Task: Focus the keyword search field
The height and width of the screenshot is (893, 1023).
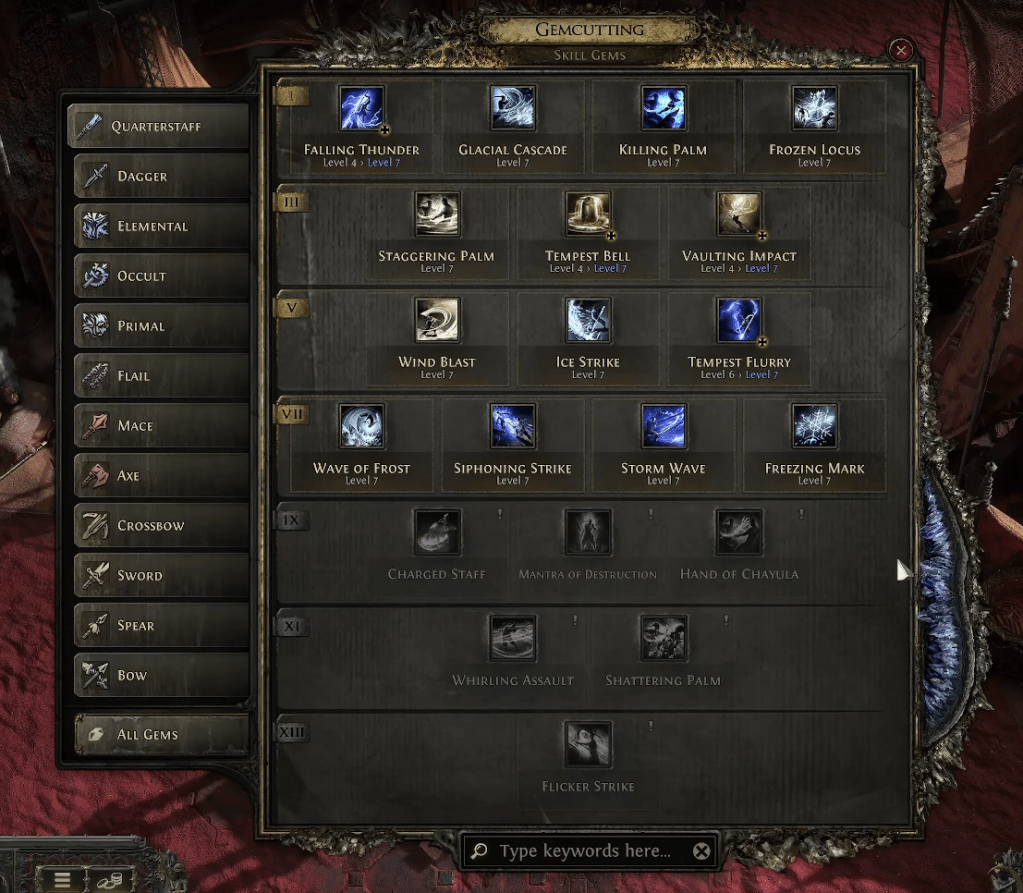Action: [x=585, y=851]
